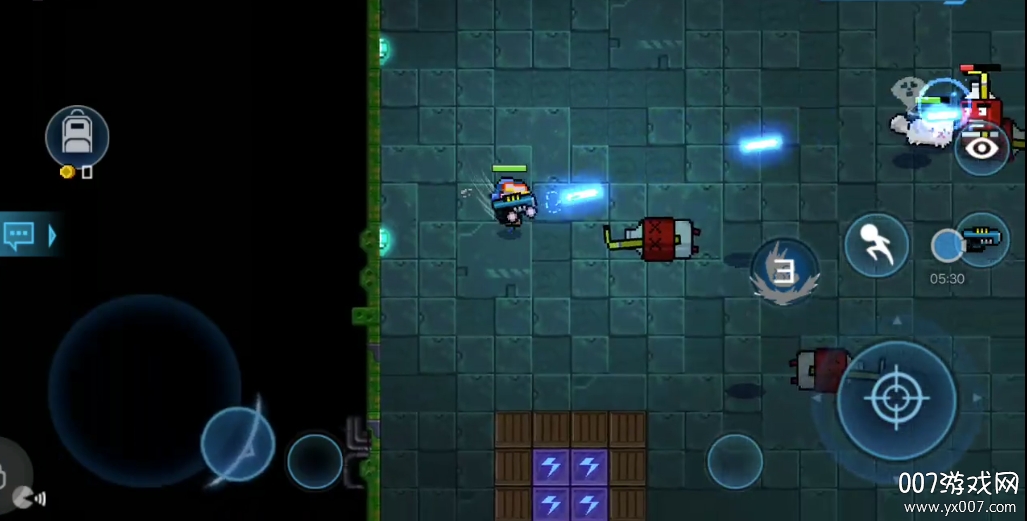The width and height of the screenshot is (1027, 521).
Task: Open the backpack inventory
Action: [77, 136]
